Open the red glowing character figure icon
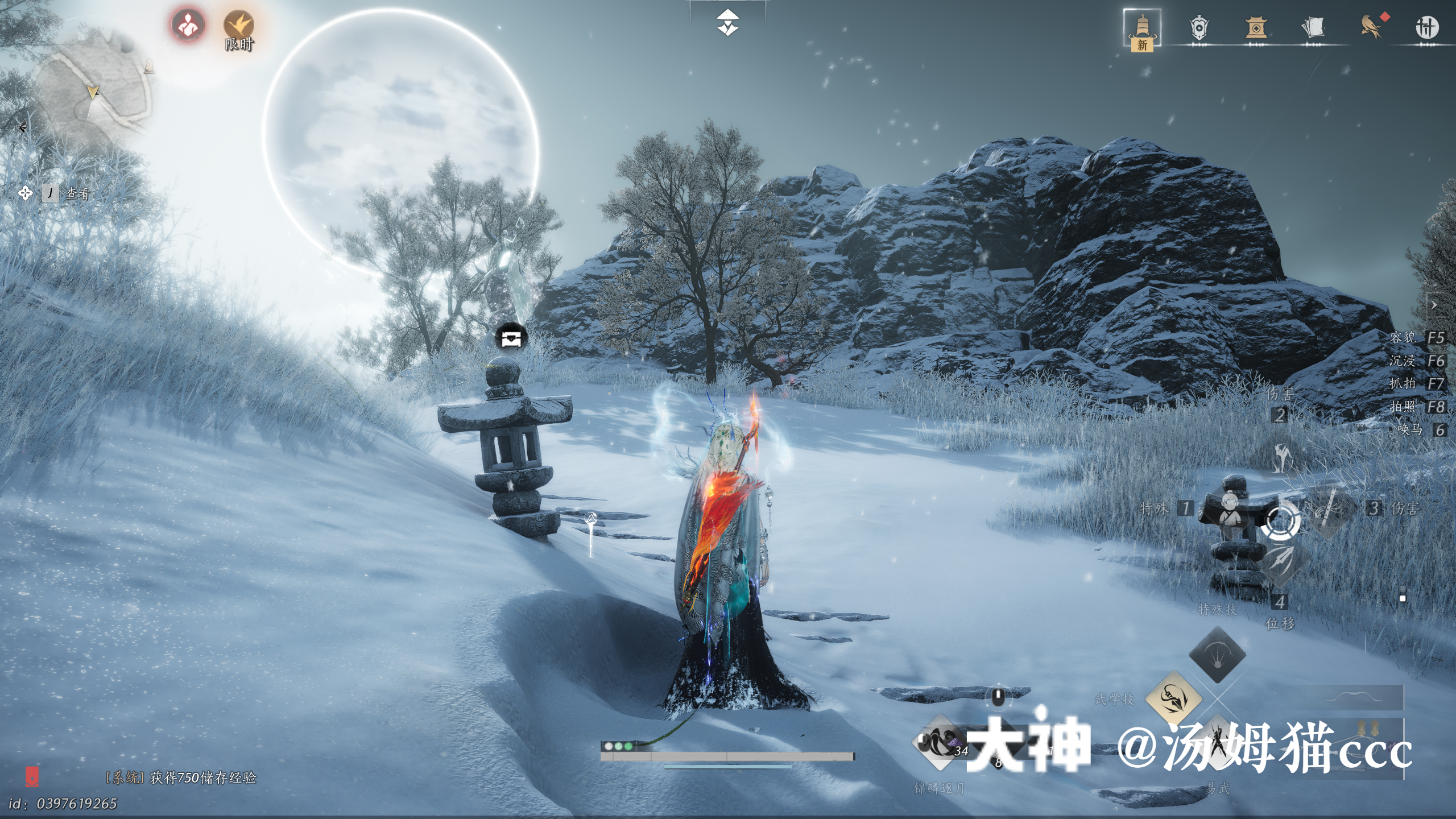Screen dimensions: 1456x819 point(188,26)
